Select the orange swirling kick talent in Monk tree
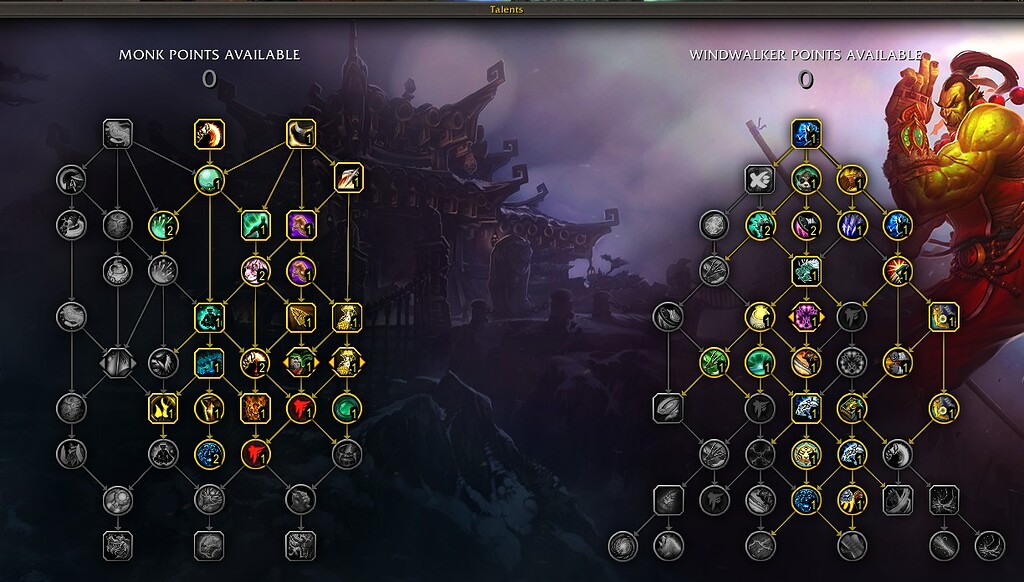 tap(209, 133)
